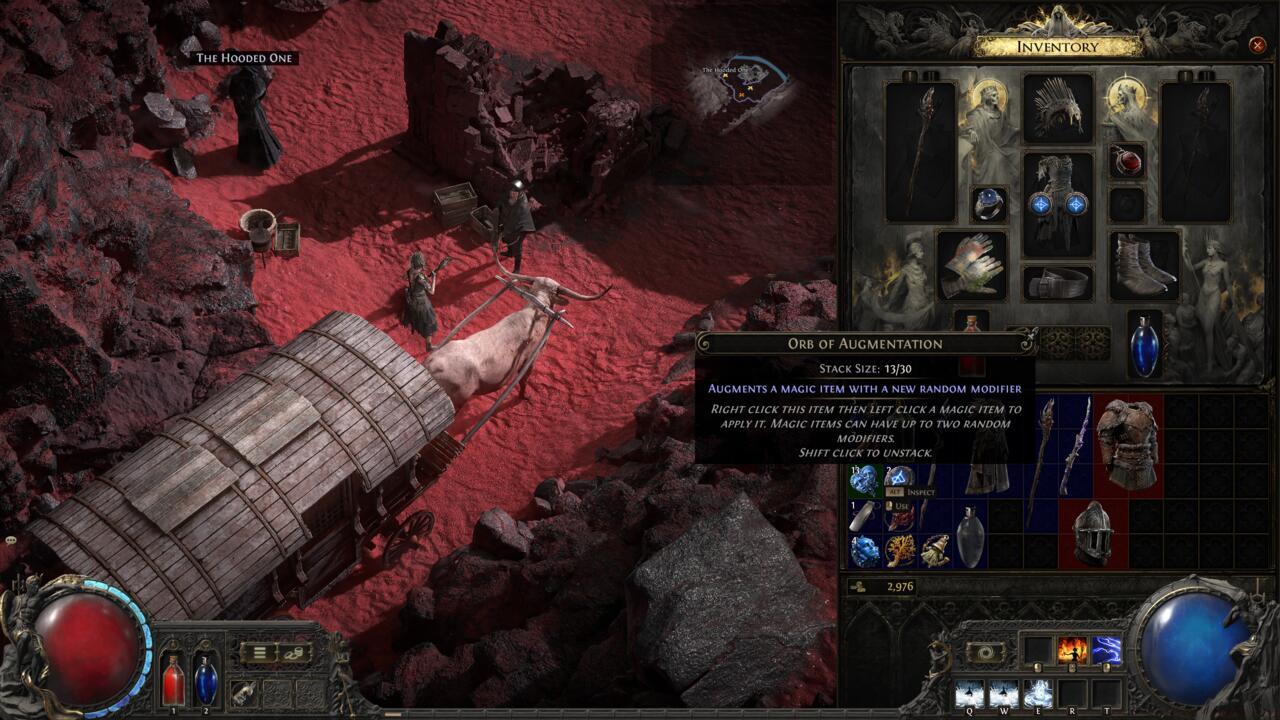Activate the skill bound to Q
Viewport: 1280px width, 720px height.
coord(969,692)
